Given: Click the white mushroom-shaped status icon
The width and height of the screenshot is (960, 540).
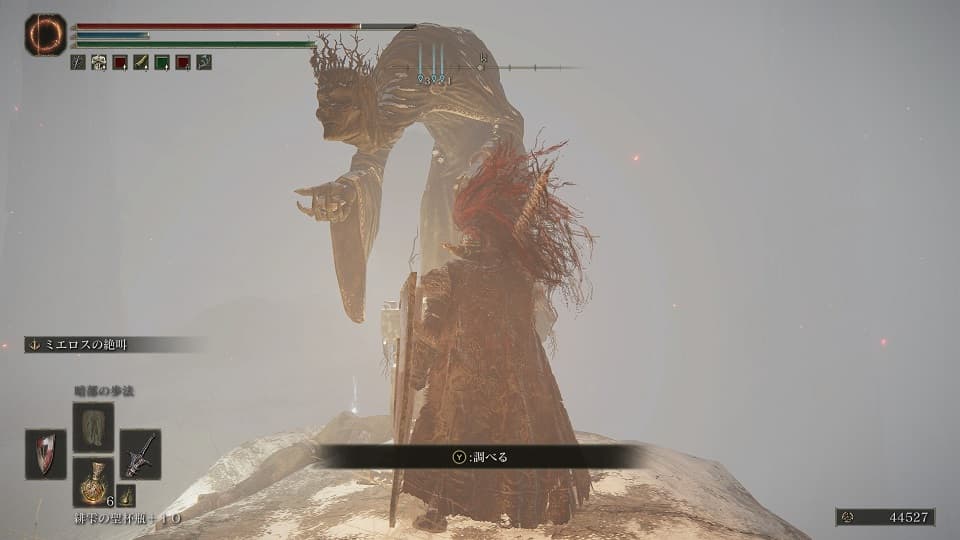Looking at the screenshot, I should pyautogui.click(x=99, y=62).
